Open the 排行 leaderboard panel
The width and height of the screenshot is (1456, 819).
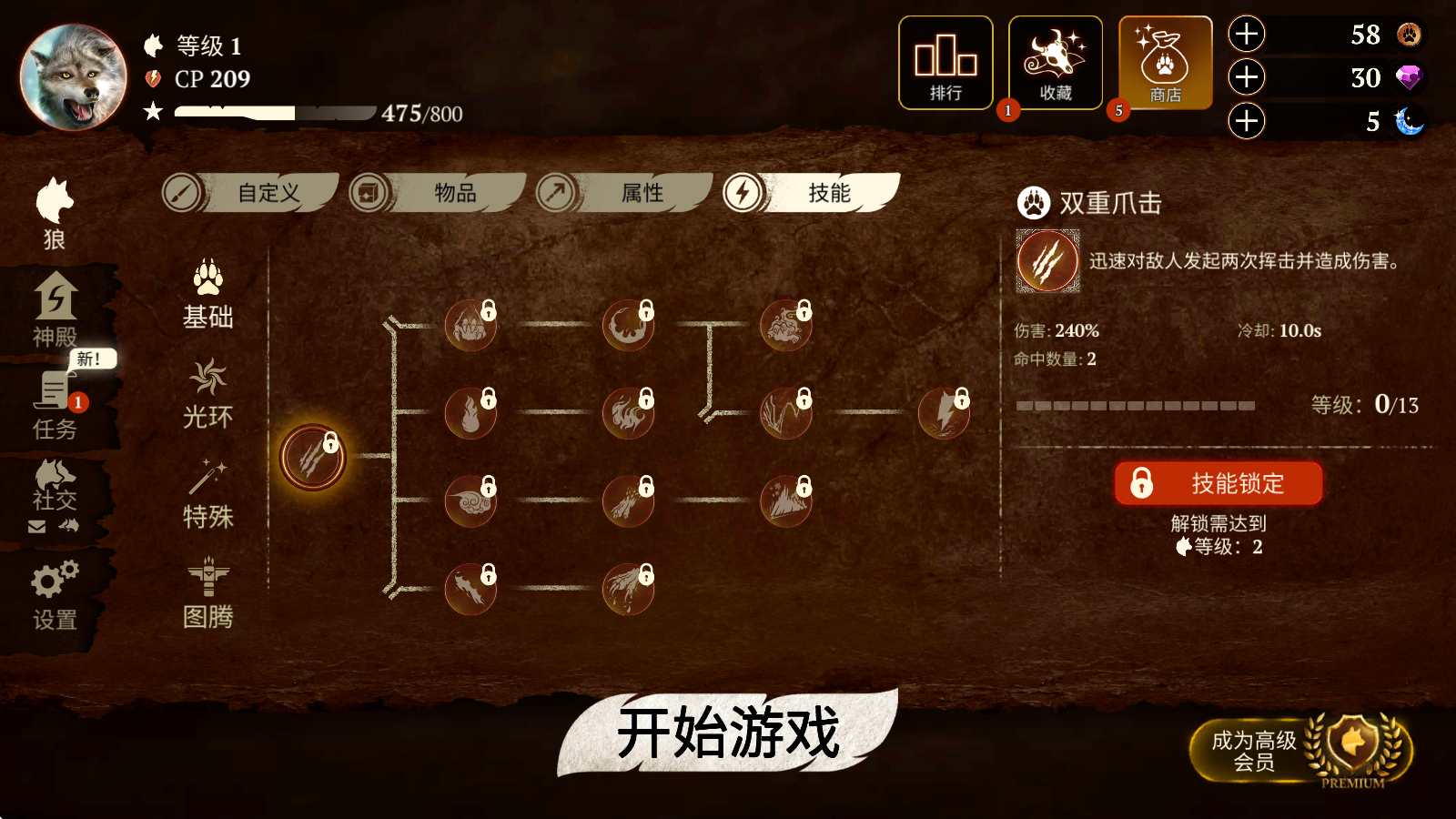pos(945,62)
